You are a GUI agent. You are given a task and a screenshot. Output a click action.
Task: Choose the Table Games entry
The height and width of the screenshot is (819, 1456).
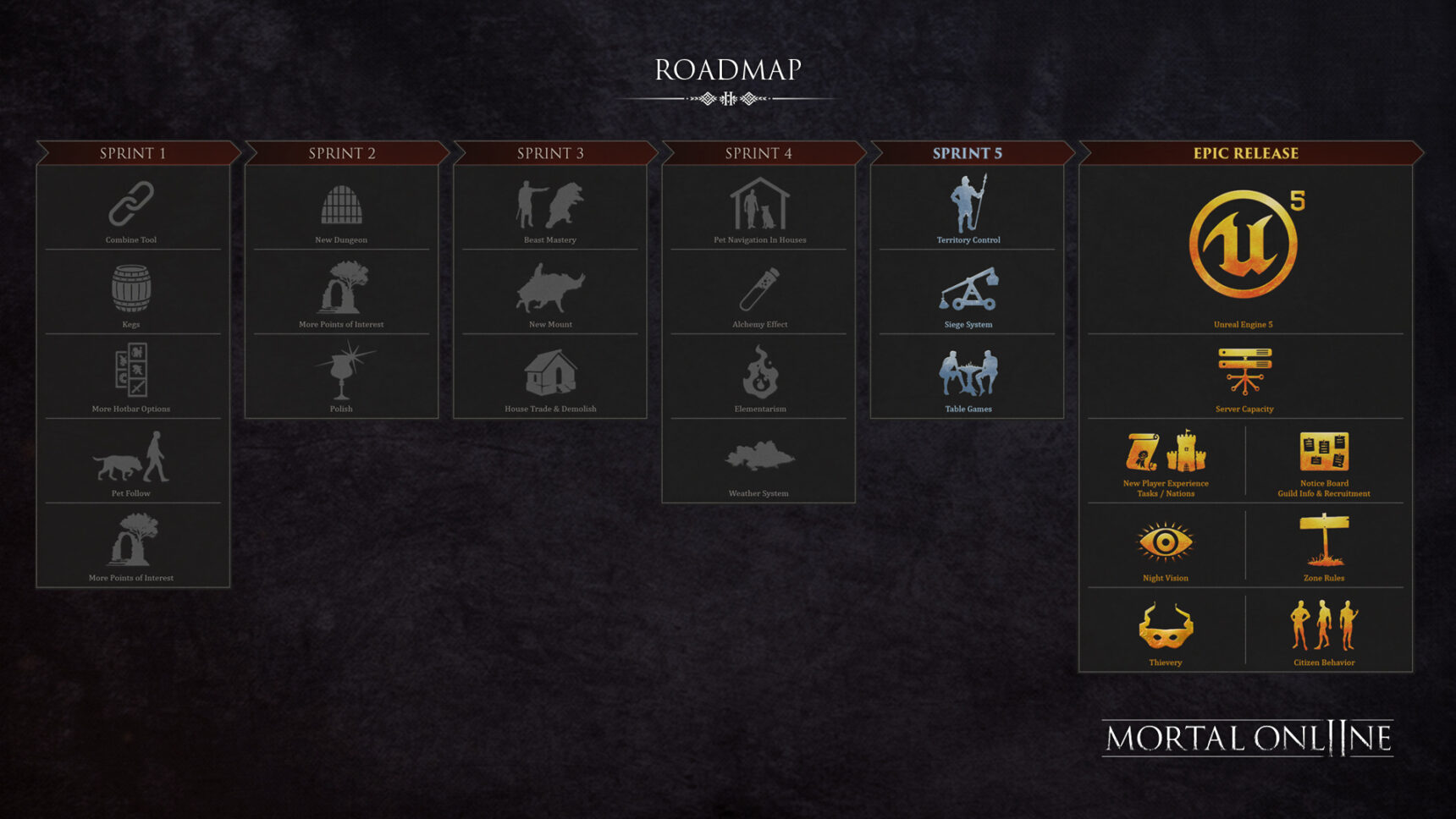click(968, 374)
